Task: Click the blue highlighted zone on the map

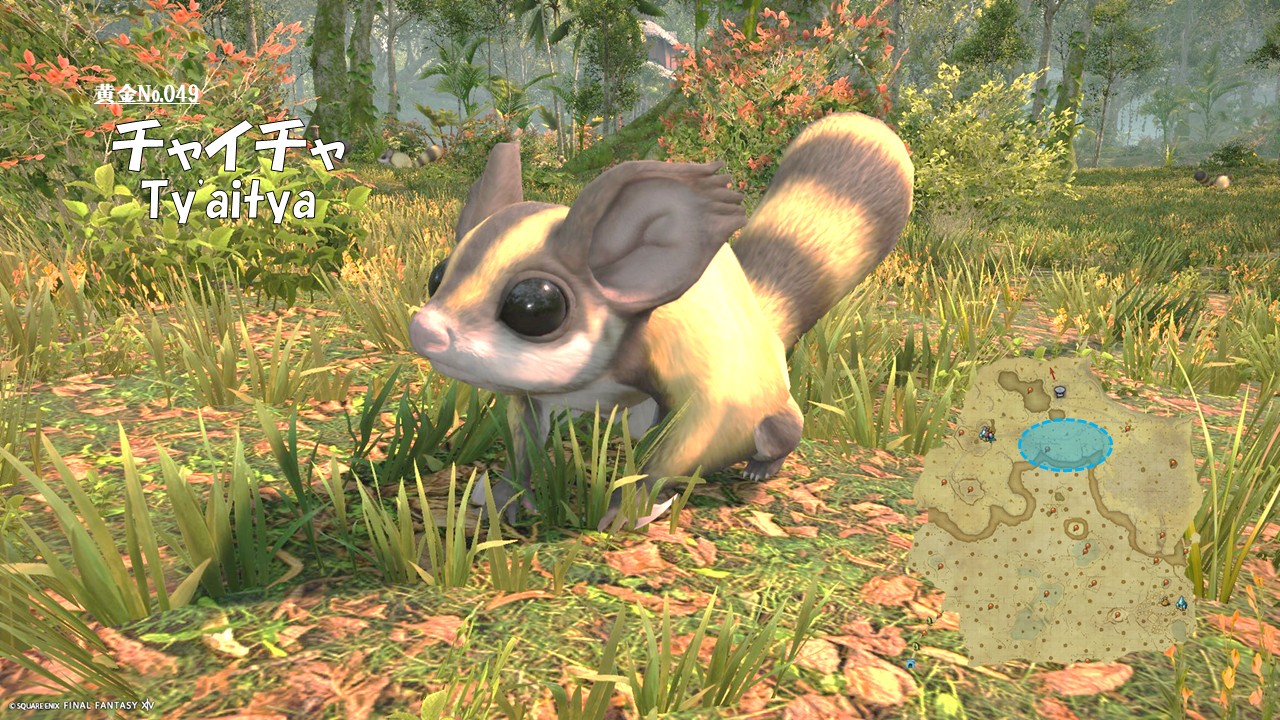Action: pos(1065,445)
